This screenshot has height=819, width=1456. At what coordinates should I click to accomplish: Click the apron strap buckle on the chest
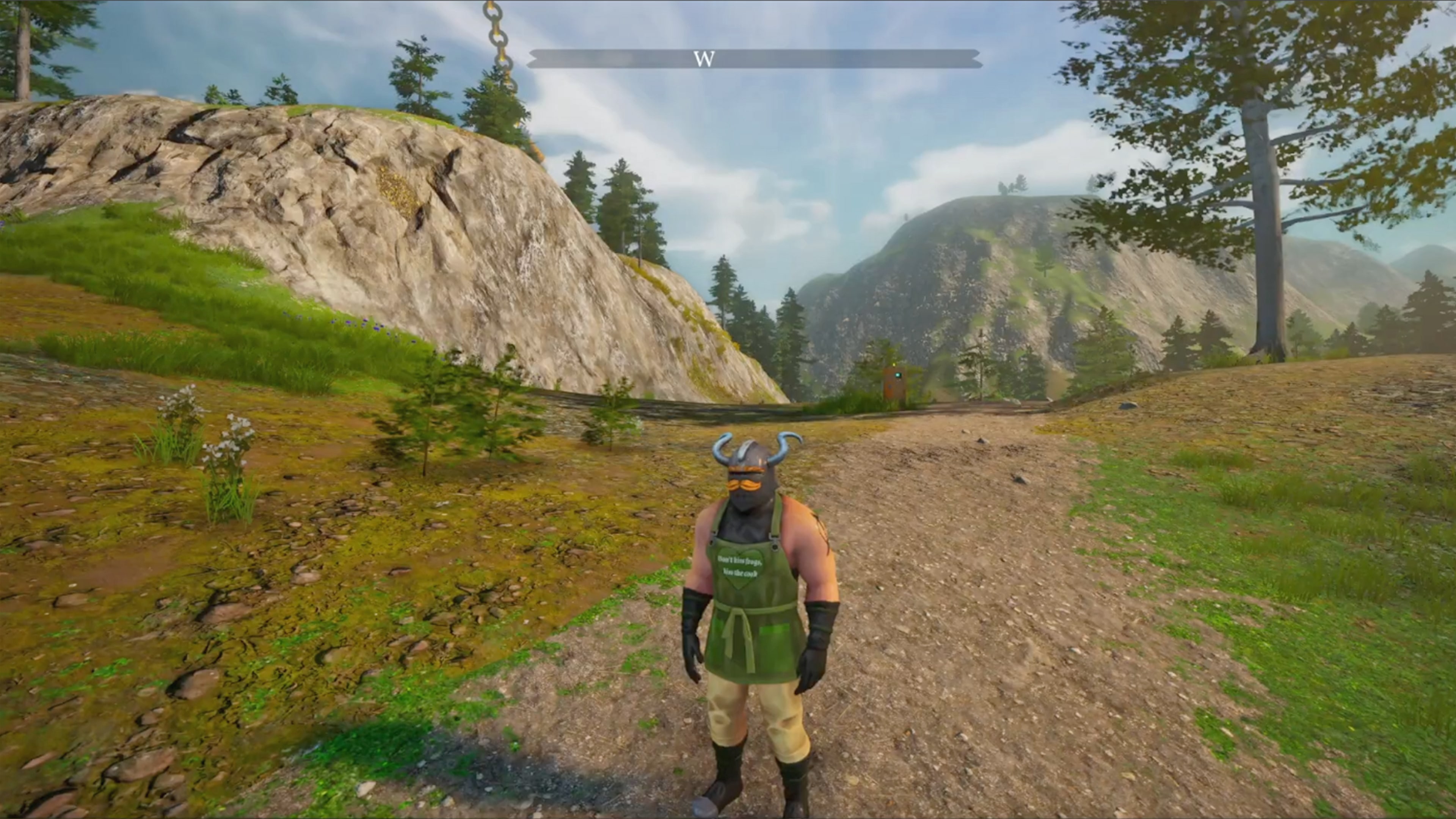775,541
